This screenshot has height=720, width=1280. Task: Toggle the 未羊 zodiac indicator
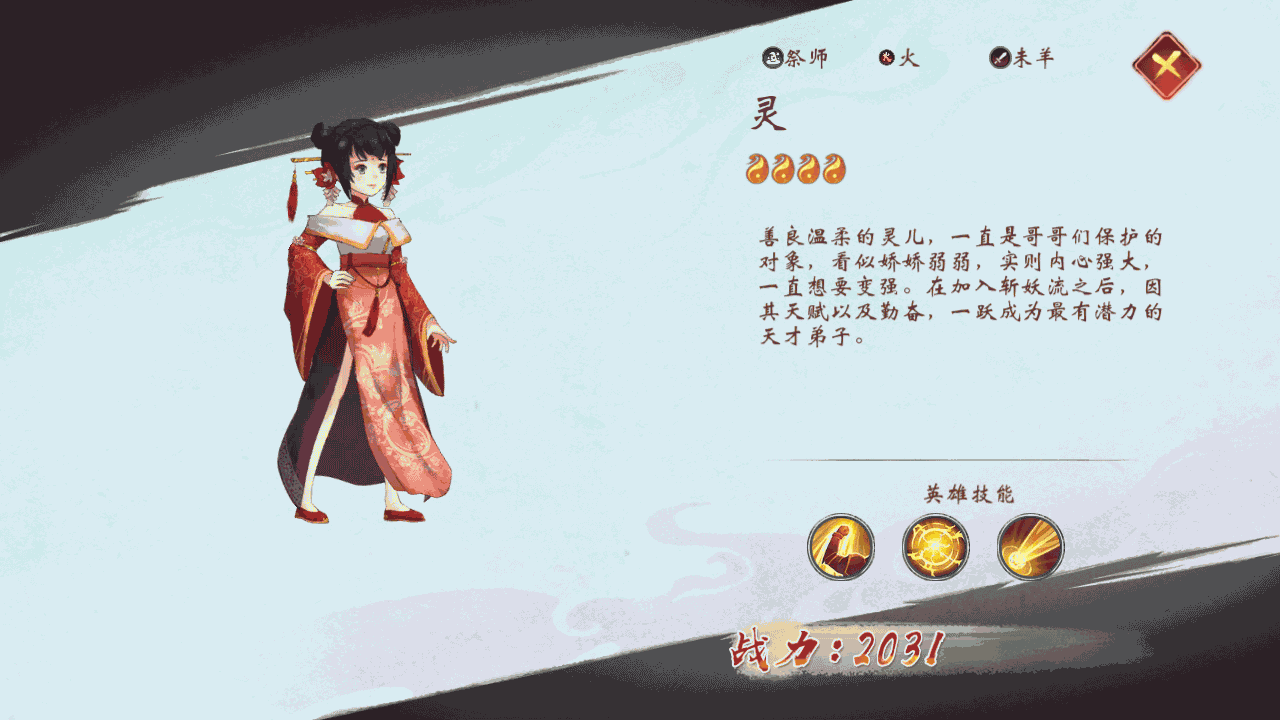(x=1018, y=57)
